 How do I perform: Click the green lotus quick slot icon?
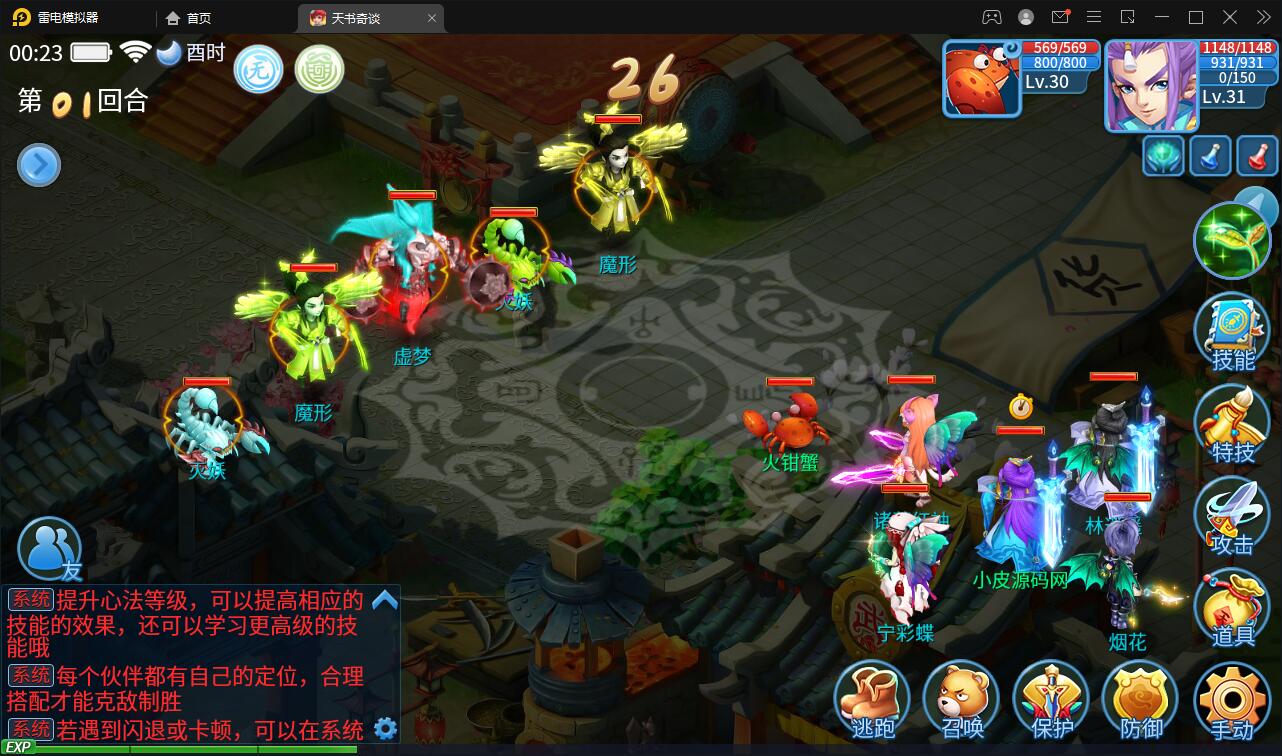[x=1164, y=156]
